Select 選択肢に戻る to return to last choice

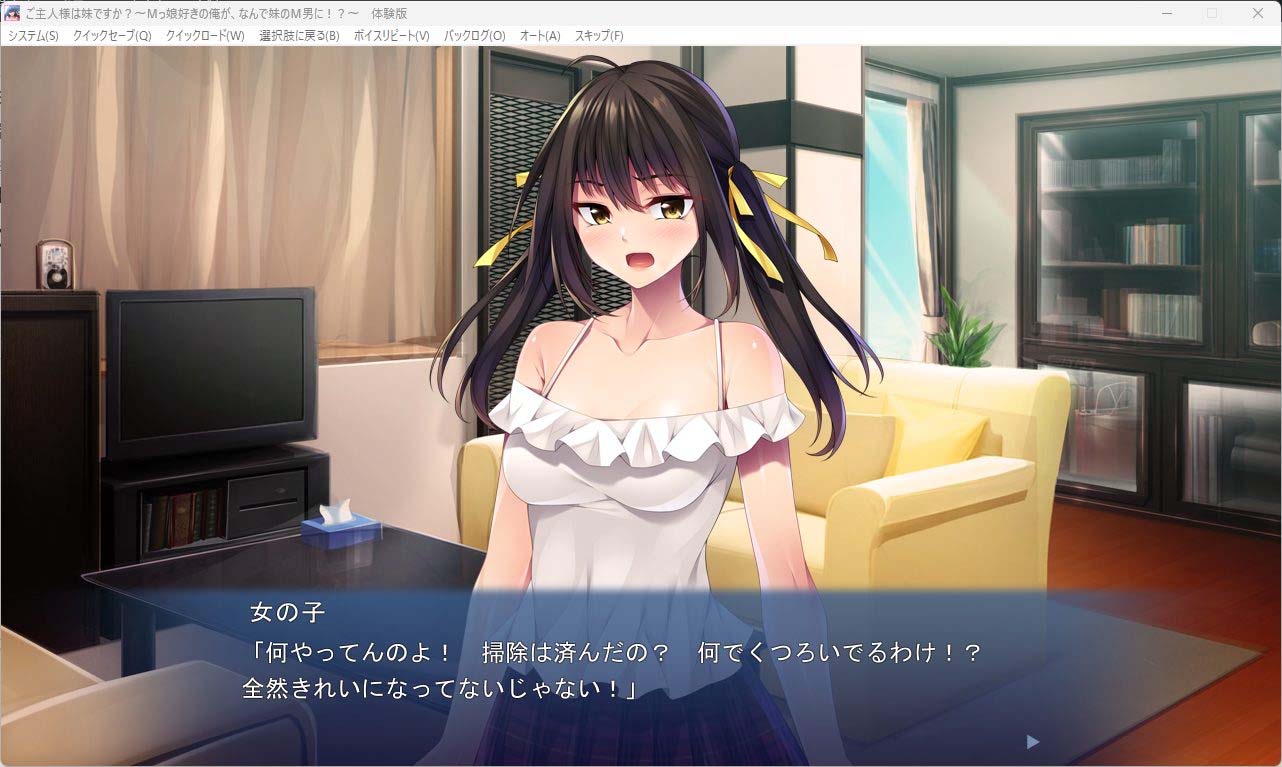point(296,35)
